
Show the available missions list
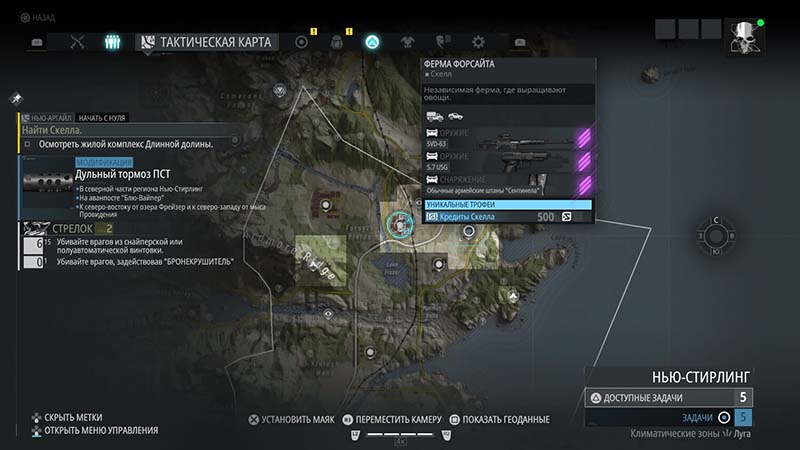click(x=668, y=397)
